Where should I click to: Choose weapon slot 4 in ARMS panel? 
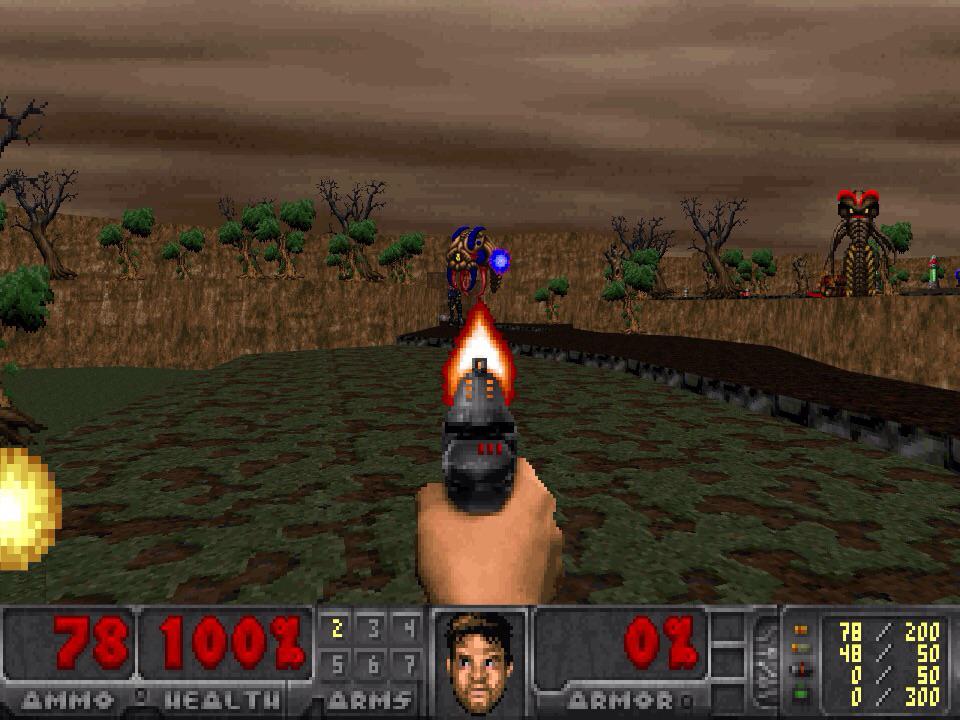pyautogui.click(x=408, y=629)
